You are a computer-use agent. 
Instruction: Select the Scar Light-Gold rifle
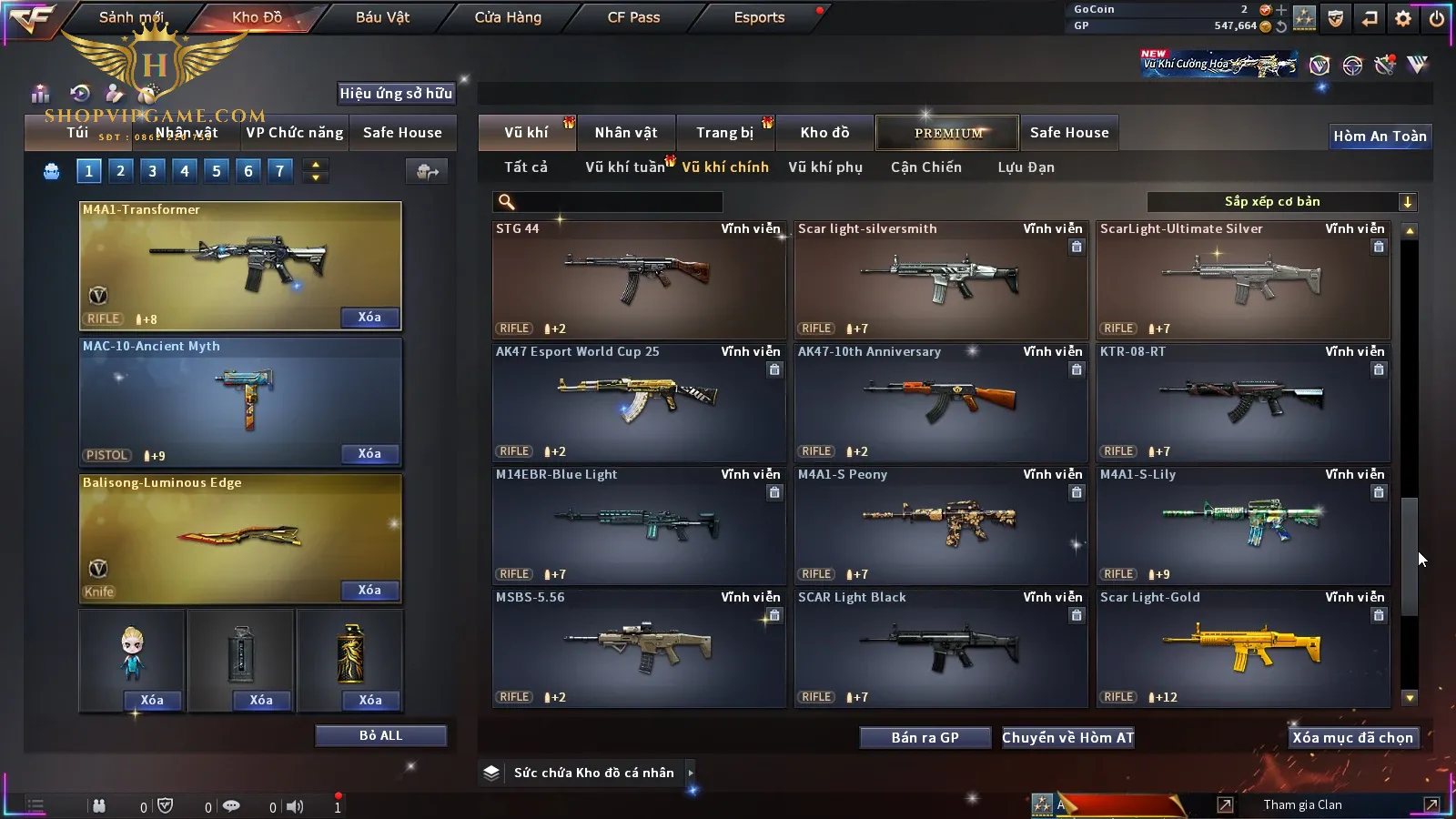(x=1243, y=647)
